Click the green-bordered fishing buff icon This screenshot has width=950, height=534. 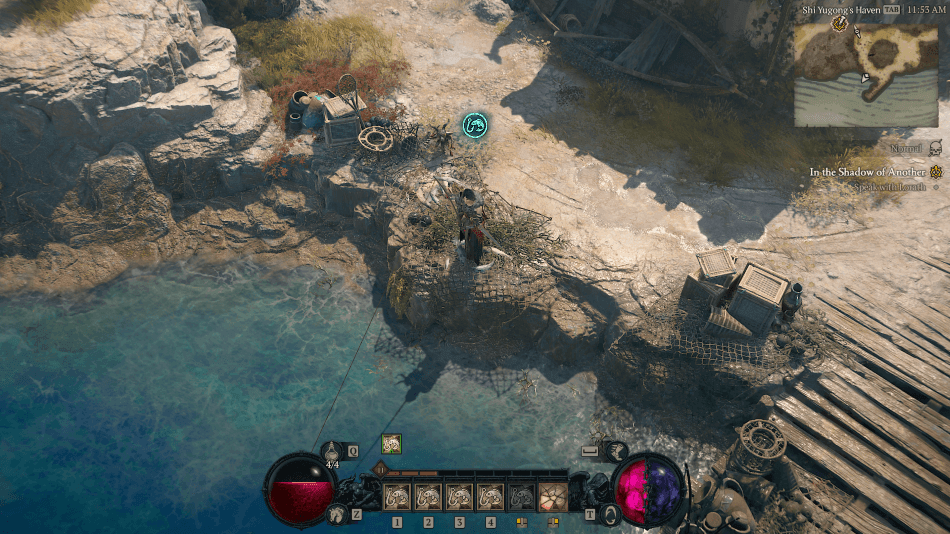point(391,444)
